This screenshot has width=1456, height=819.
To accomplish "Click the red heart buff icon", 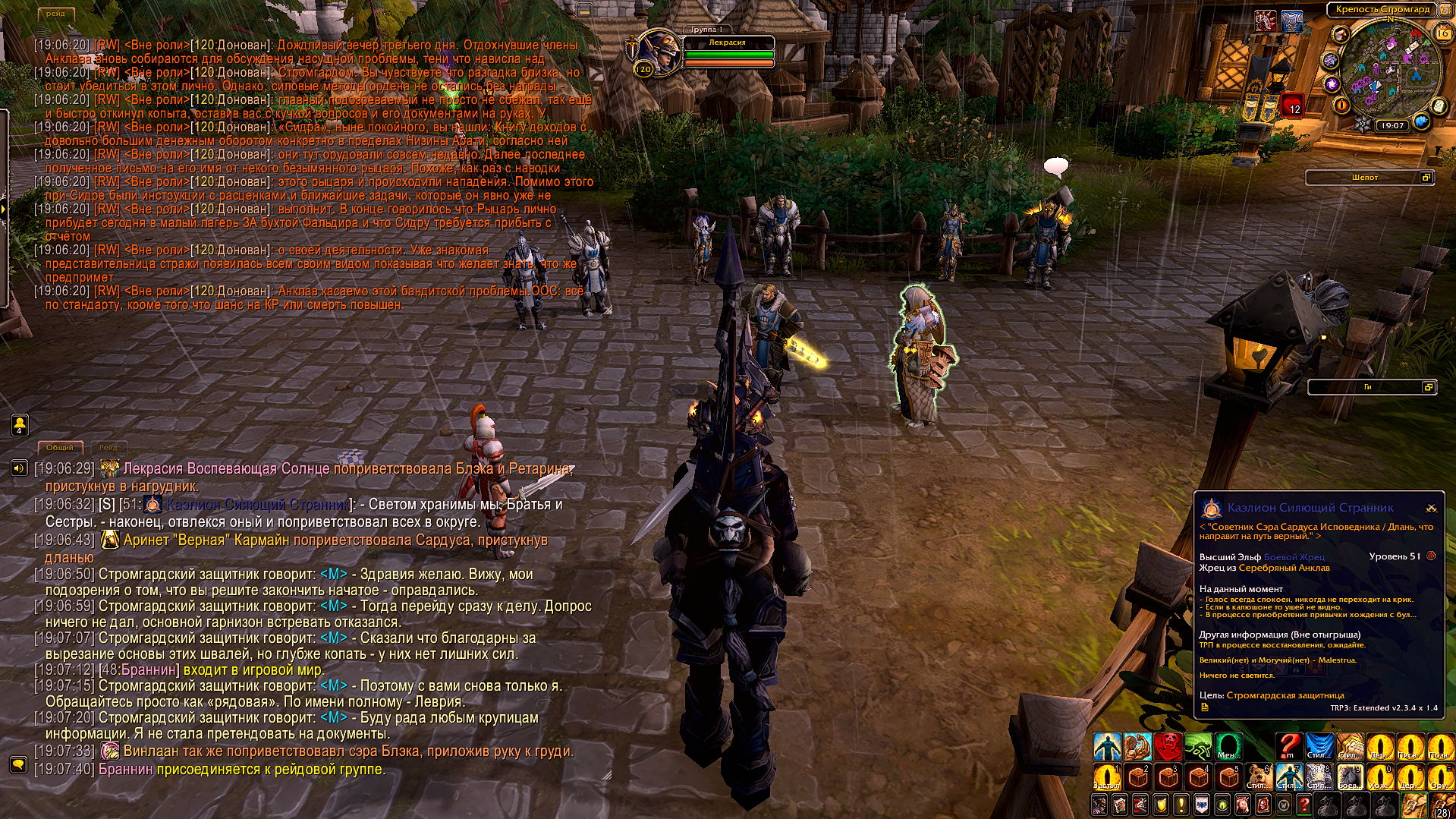I will point(1293,104).
